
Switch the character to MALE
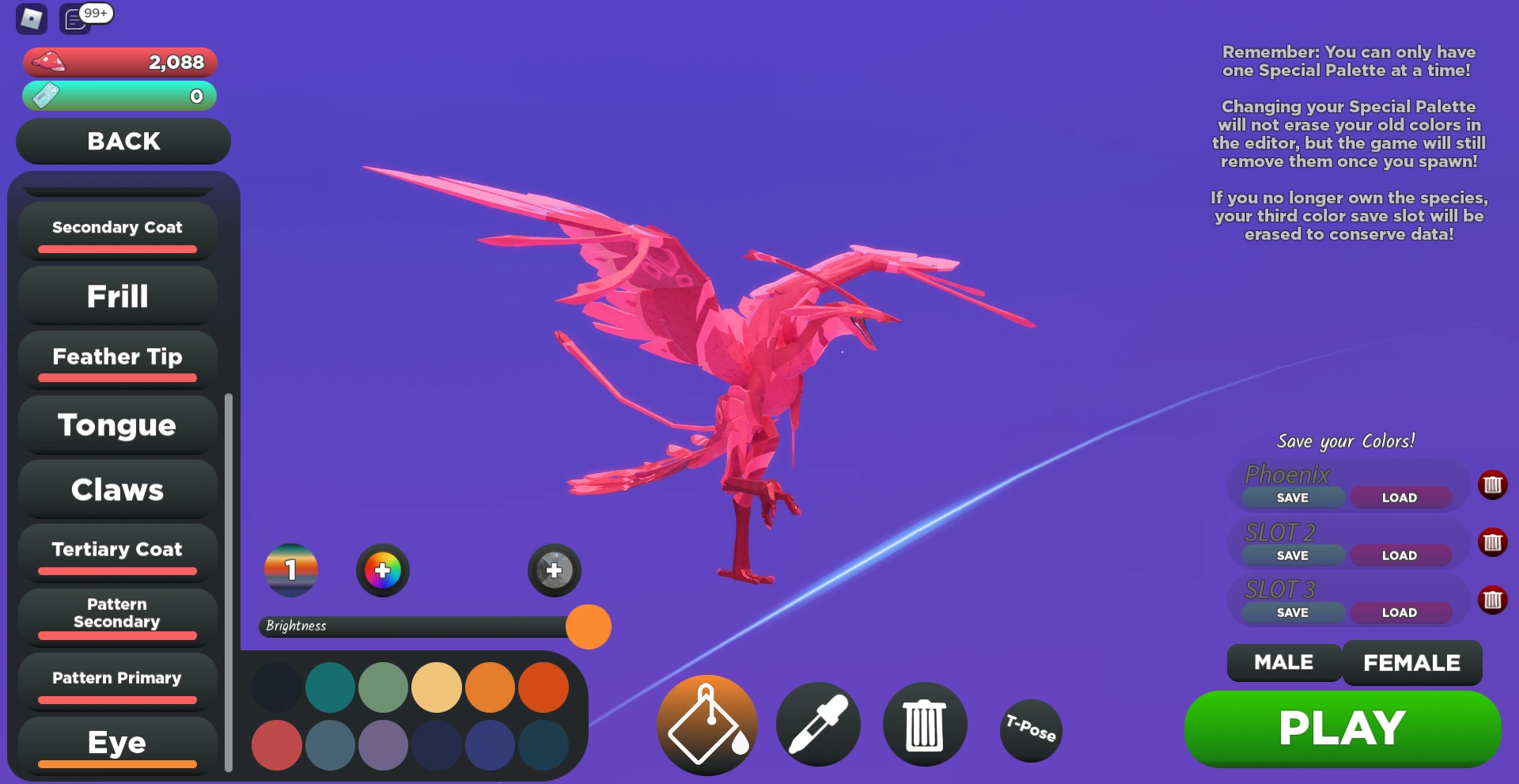pos(1282,663)
